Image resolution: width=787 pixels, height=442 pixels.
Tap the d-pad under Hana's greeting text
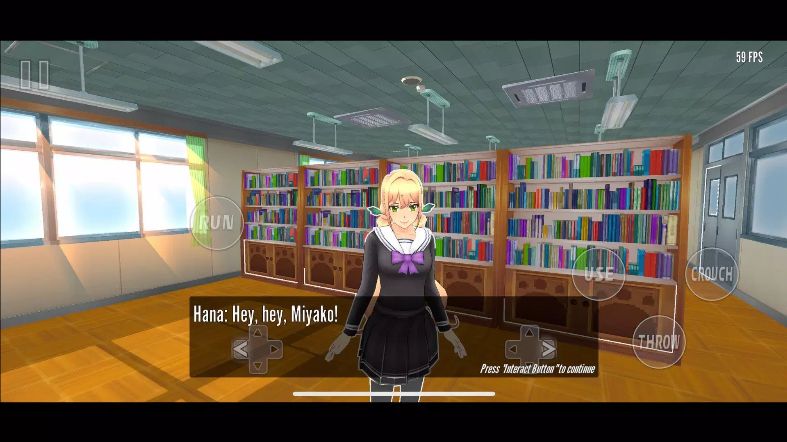pos(257,349)
